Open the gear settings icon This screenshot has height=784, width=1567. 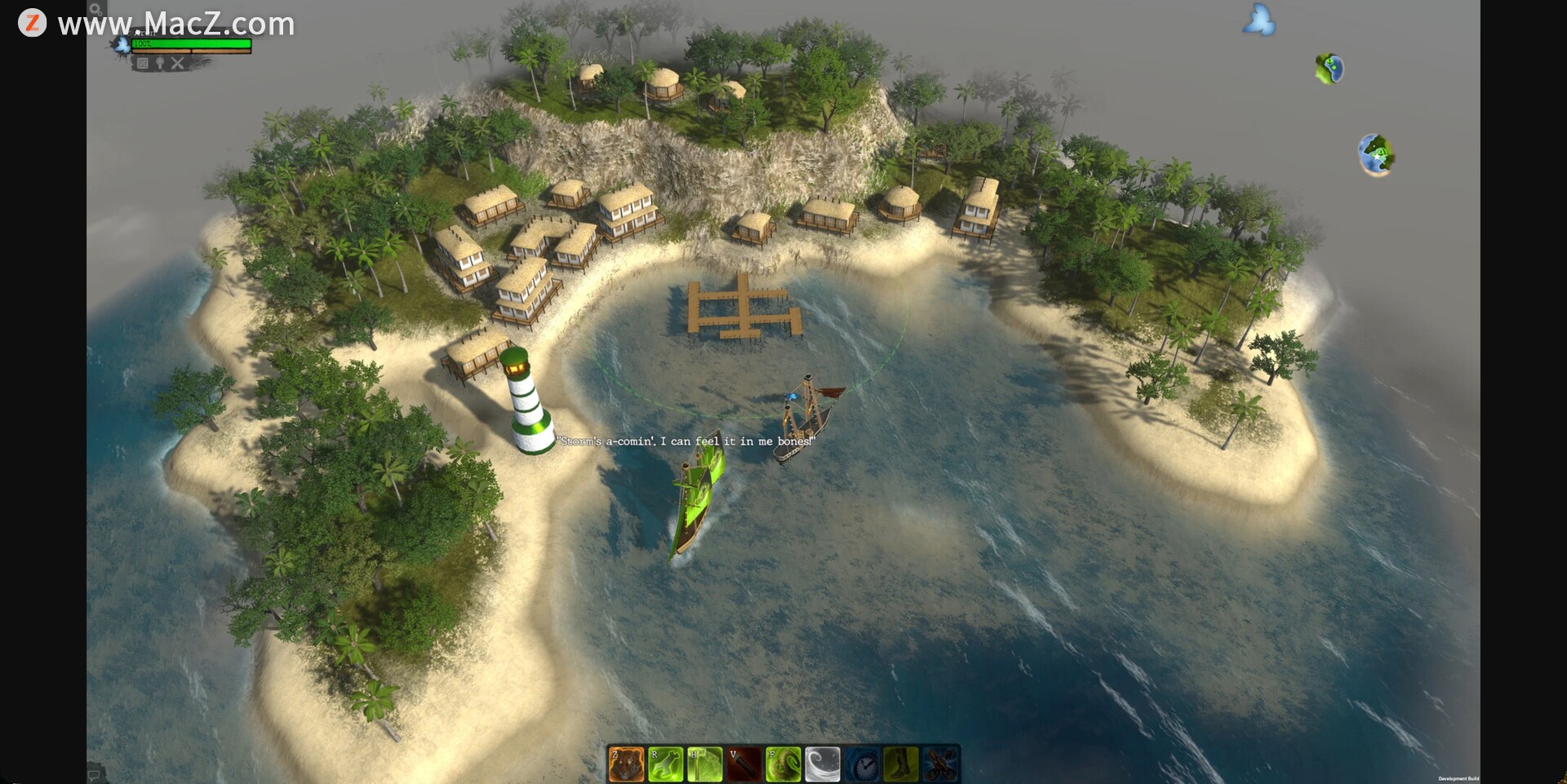click(x=95, y=9)
